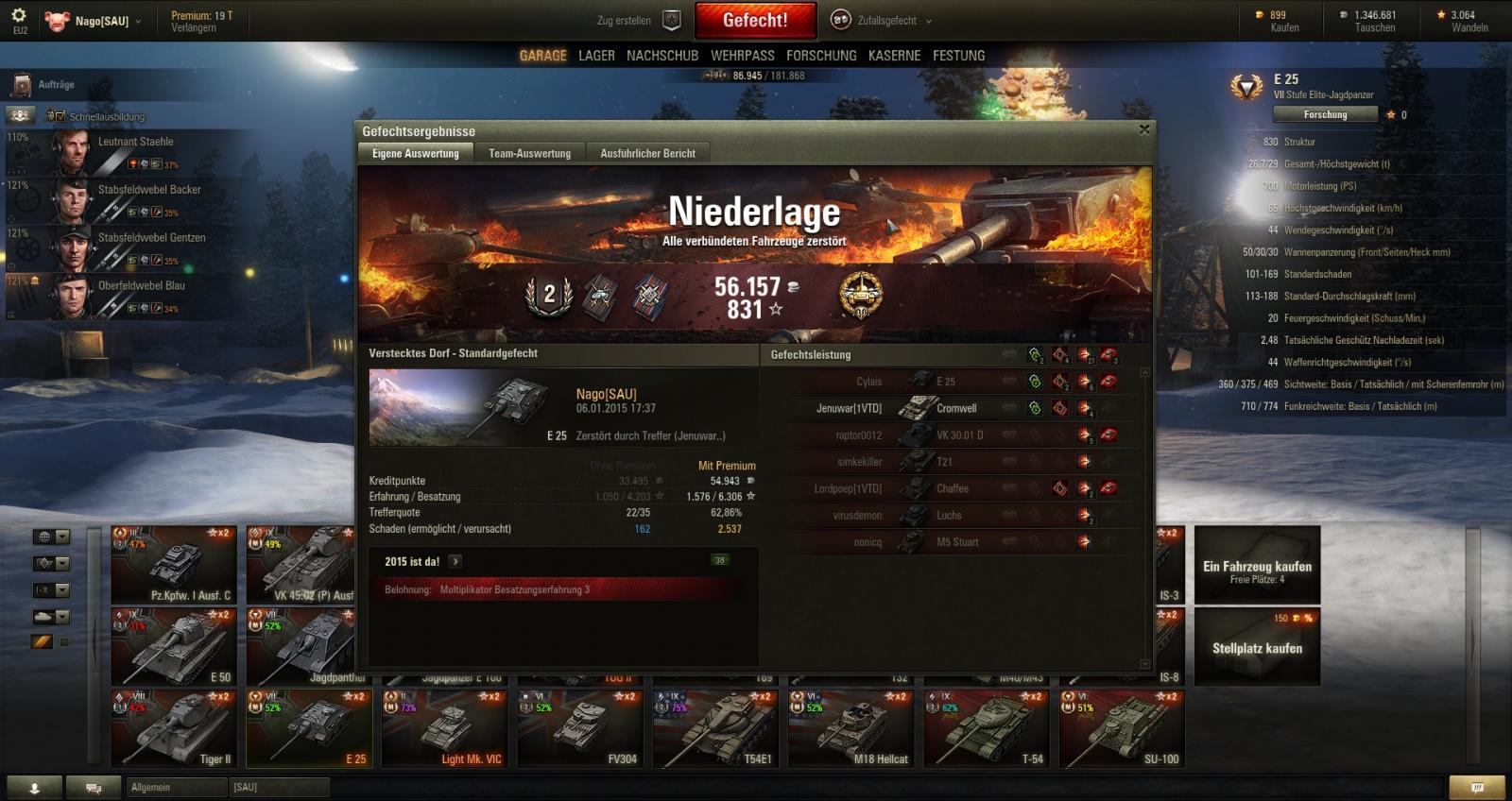1512x801 pixels.
Task: Click the Forschung button for E 25
Action: 1325,114
